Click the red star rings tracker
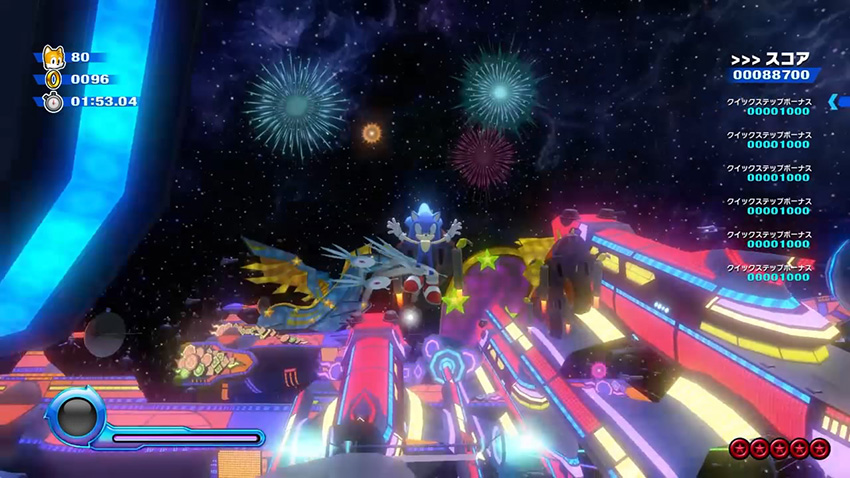The image size is (850, 478). pyautogui.click(x=779, y=447)
